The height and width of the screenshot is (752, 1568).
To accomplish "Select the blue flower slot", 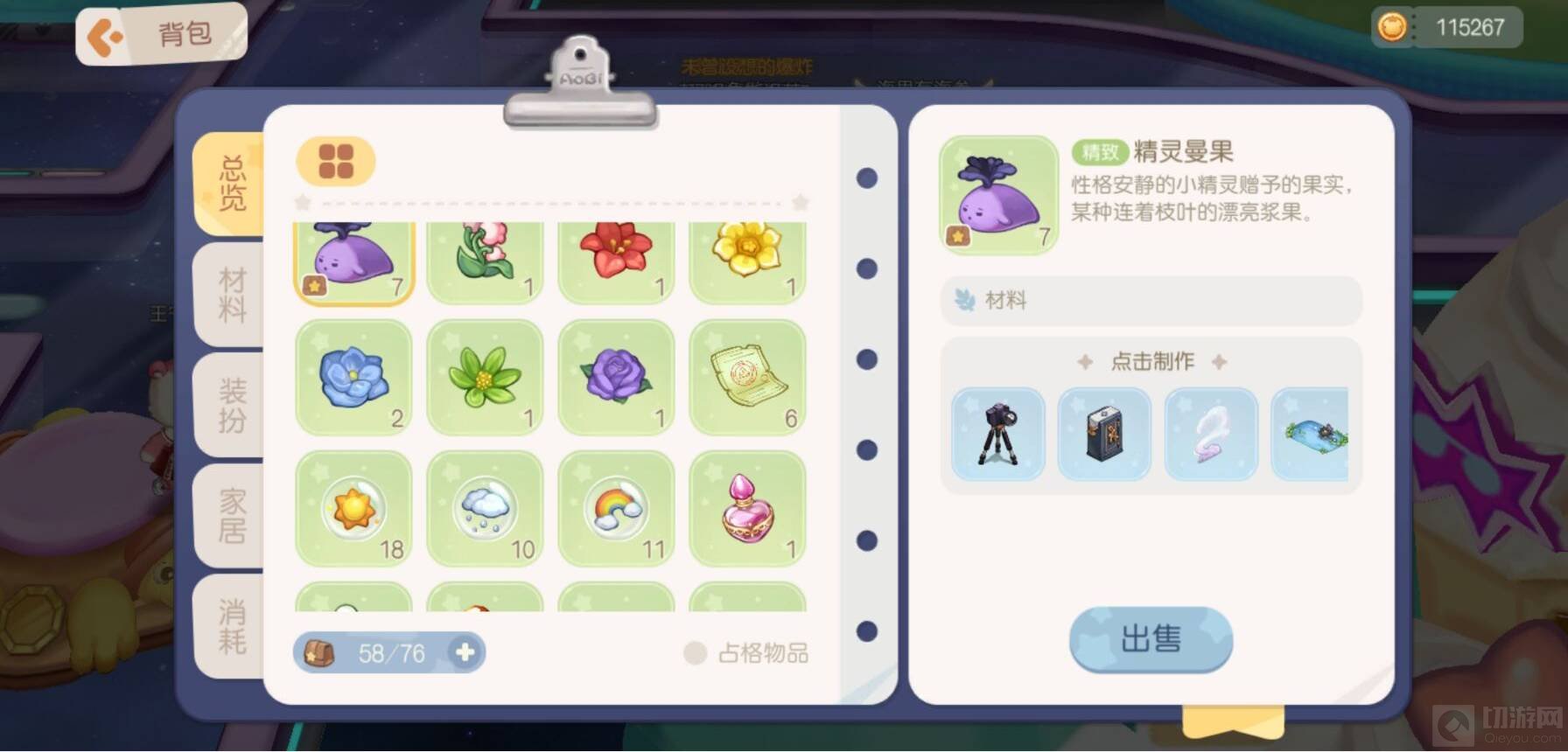I will [353, 377].
